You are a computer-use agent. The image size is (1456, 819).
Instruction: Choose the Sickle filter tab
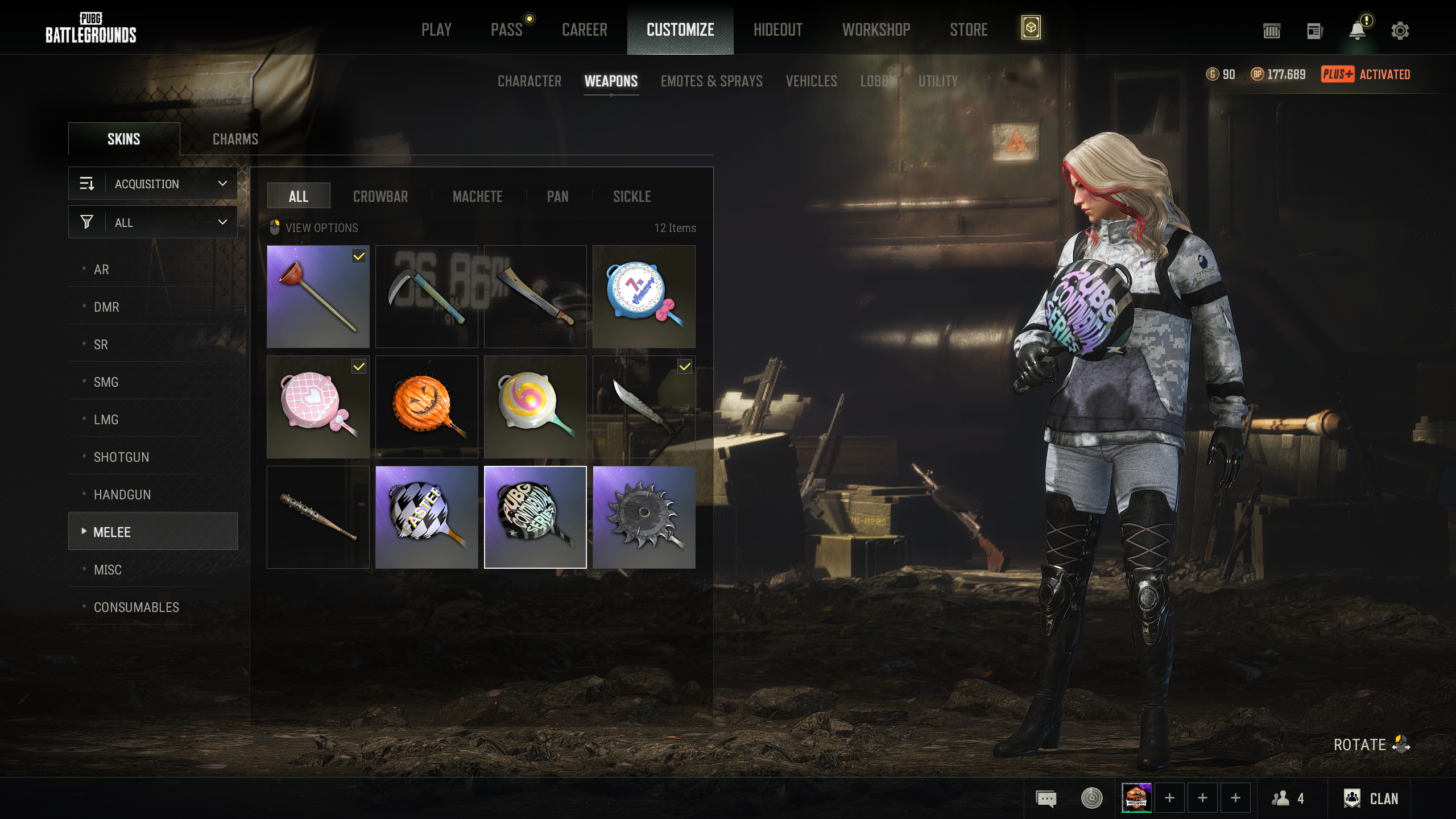[x=632, y=197]
